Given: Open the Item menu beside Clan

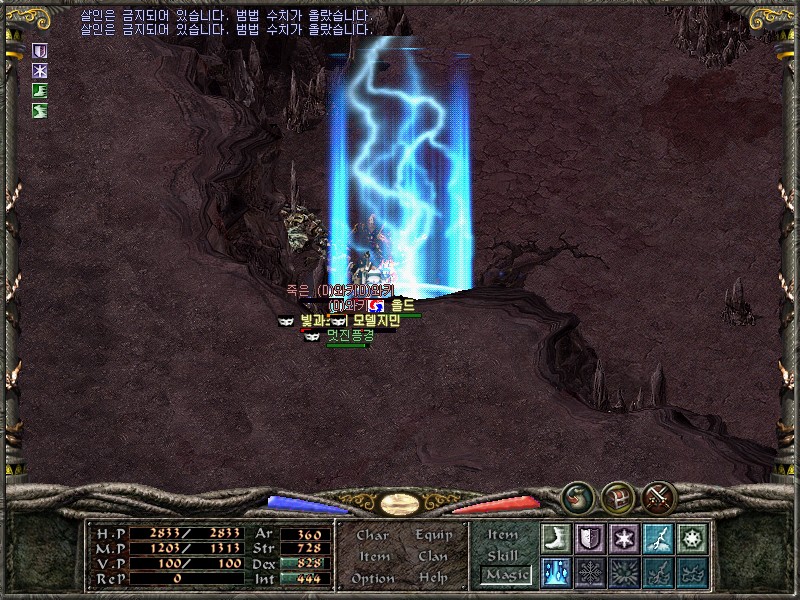Looking at the screenshot, I should coord(373,556).
